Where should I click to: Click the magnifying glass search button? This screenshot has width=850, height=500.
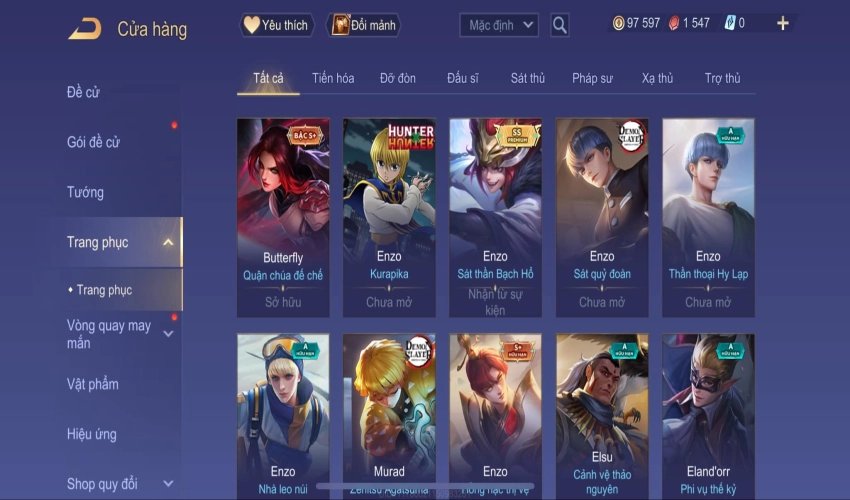tap(559, 25)
